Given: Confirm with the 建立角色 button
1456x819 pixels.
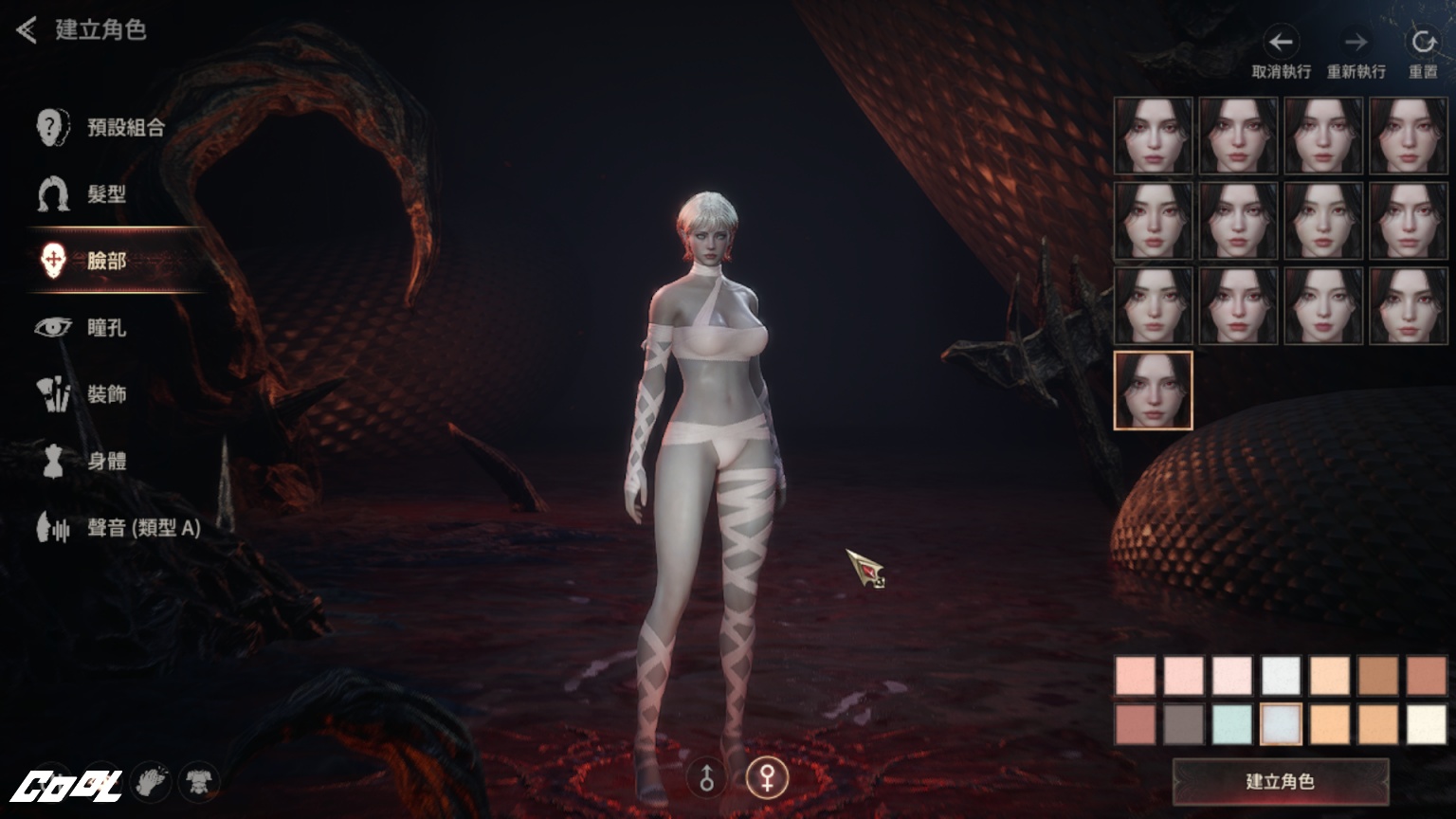Looking at the screenshot, I should tap(1280, 782).
